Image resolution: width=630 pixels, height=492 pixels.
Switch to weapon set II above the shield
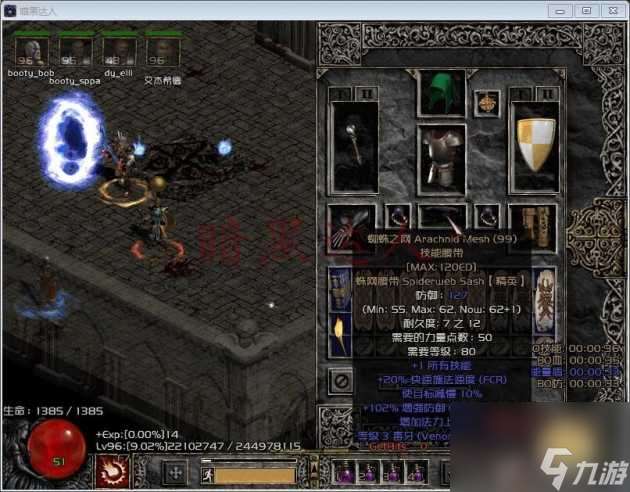(x=546, y=94)
